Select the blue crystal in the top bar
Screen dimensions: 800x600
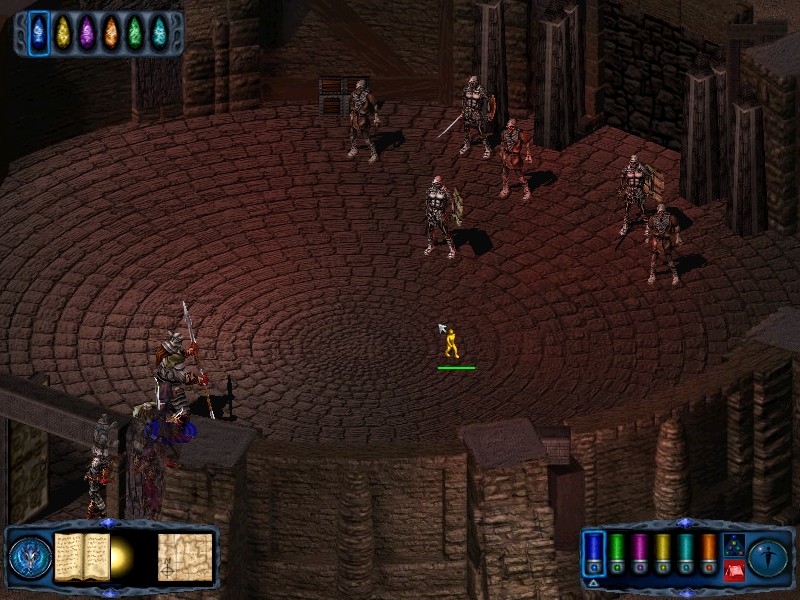38,32
